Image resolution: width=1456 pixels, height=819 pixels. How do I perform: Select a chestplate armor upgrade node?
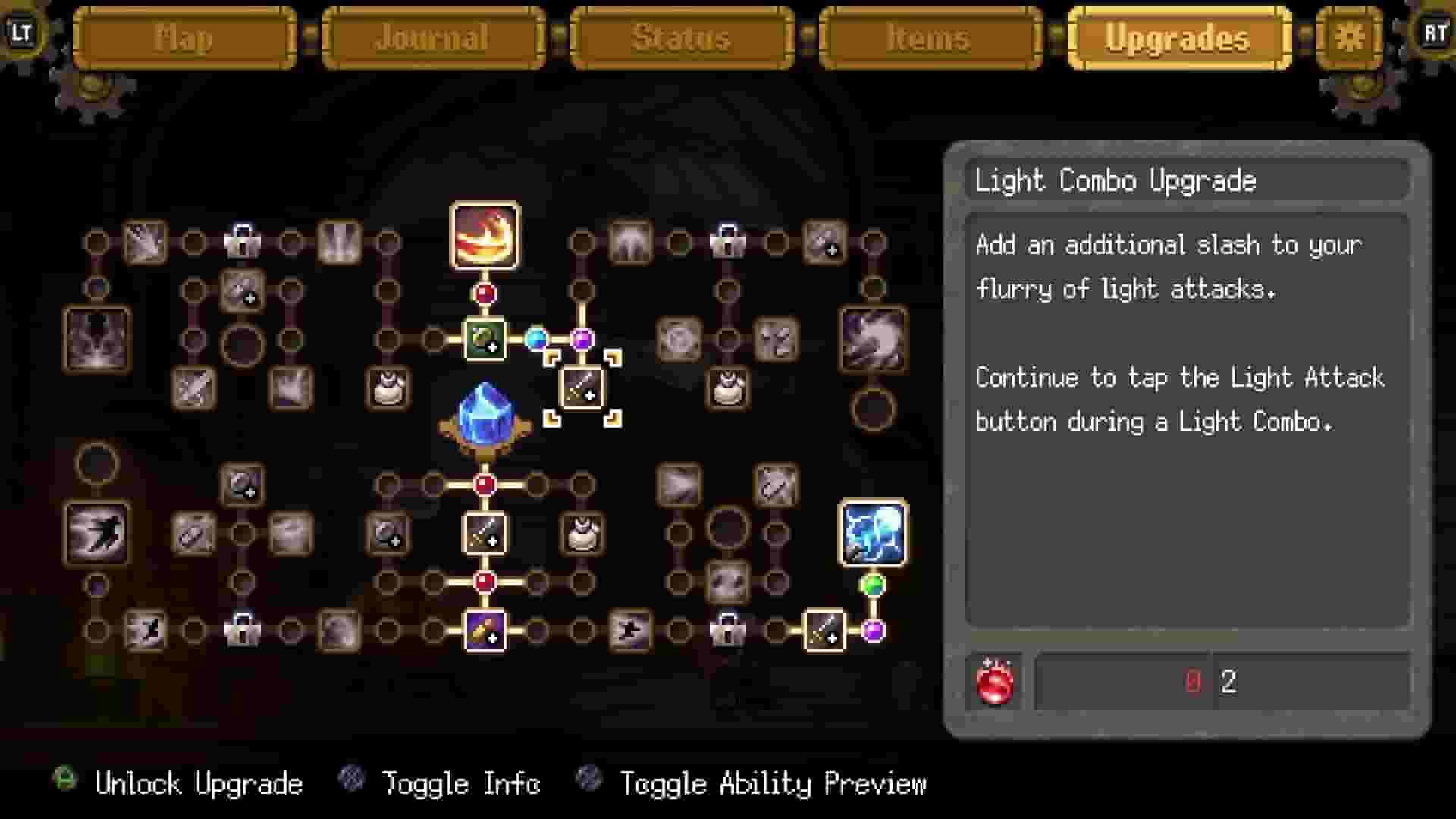tap(389, 388)
